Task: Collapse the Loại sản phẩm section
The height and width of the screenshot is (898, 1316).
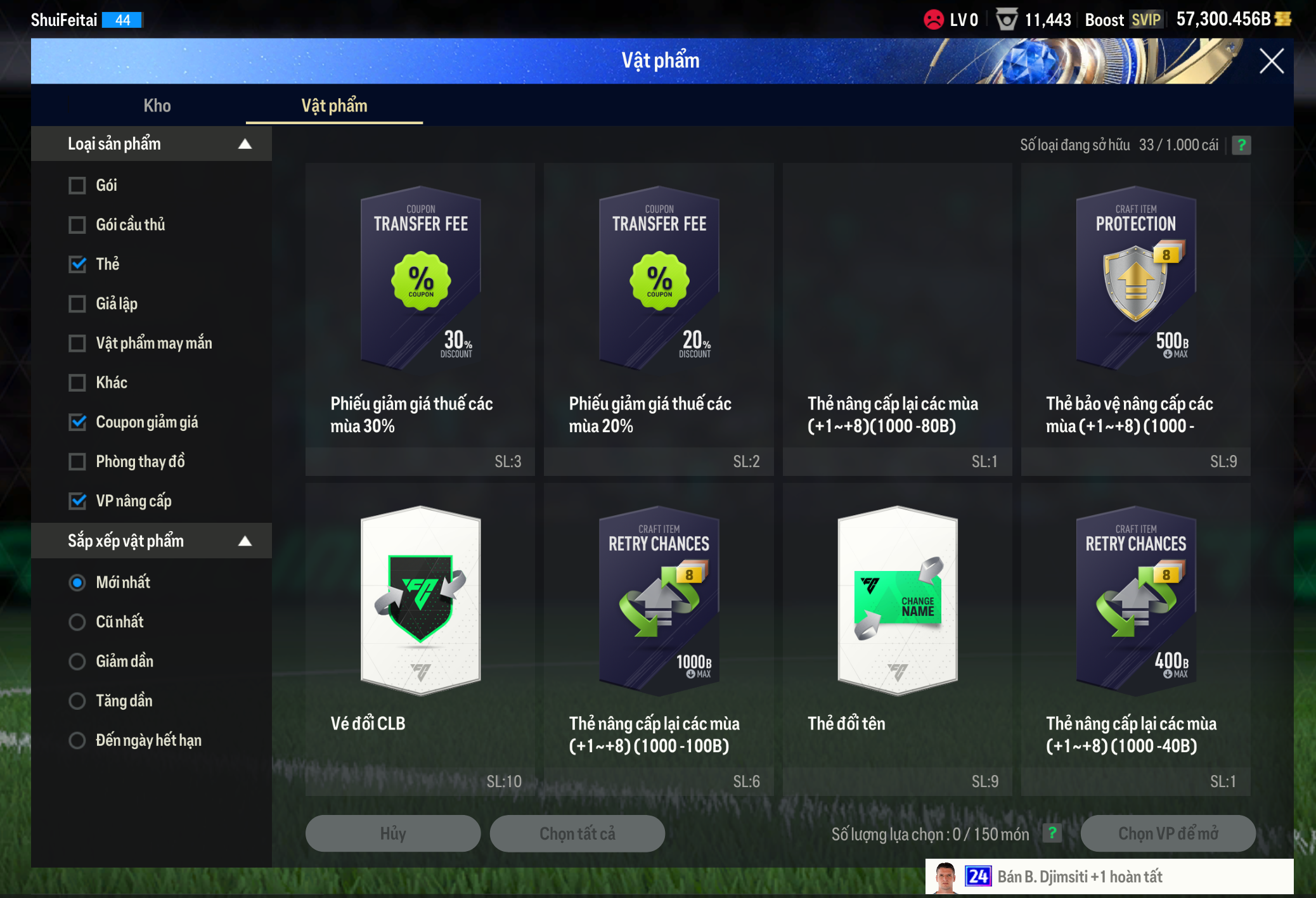Action: [245, 144]
